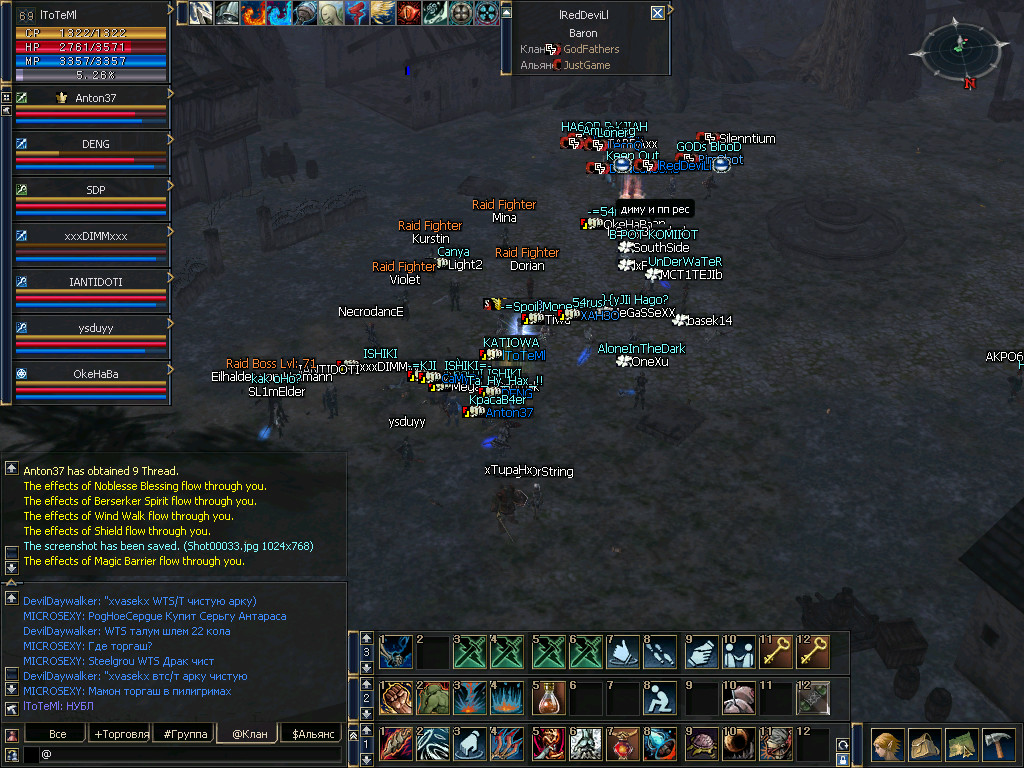The height and width of the screenshot is (768, 1024).
Task: Select party member DENG
Action: coord(96,144)
